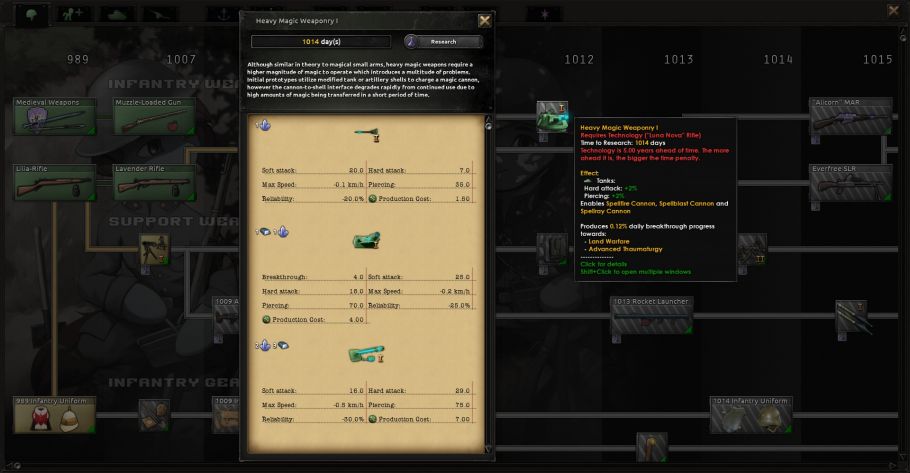Close the research tree window
Image resolution: width=910 pixels, height=473 pixels.
coord(893,11)
